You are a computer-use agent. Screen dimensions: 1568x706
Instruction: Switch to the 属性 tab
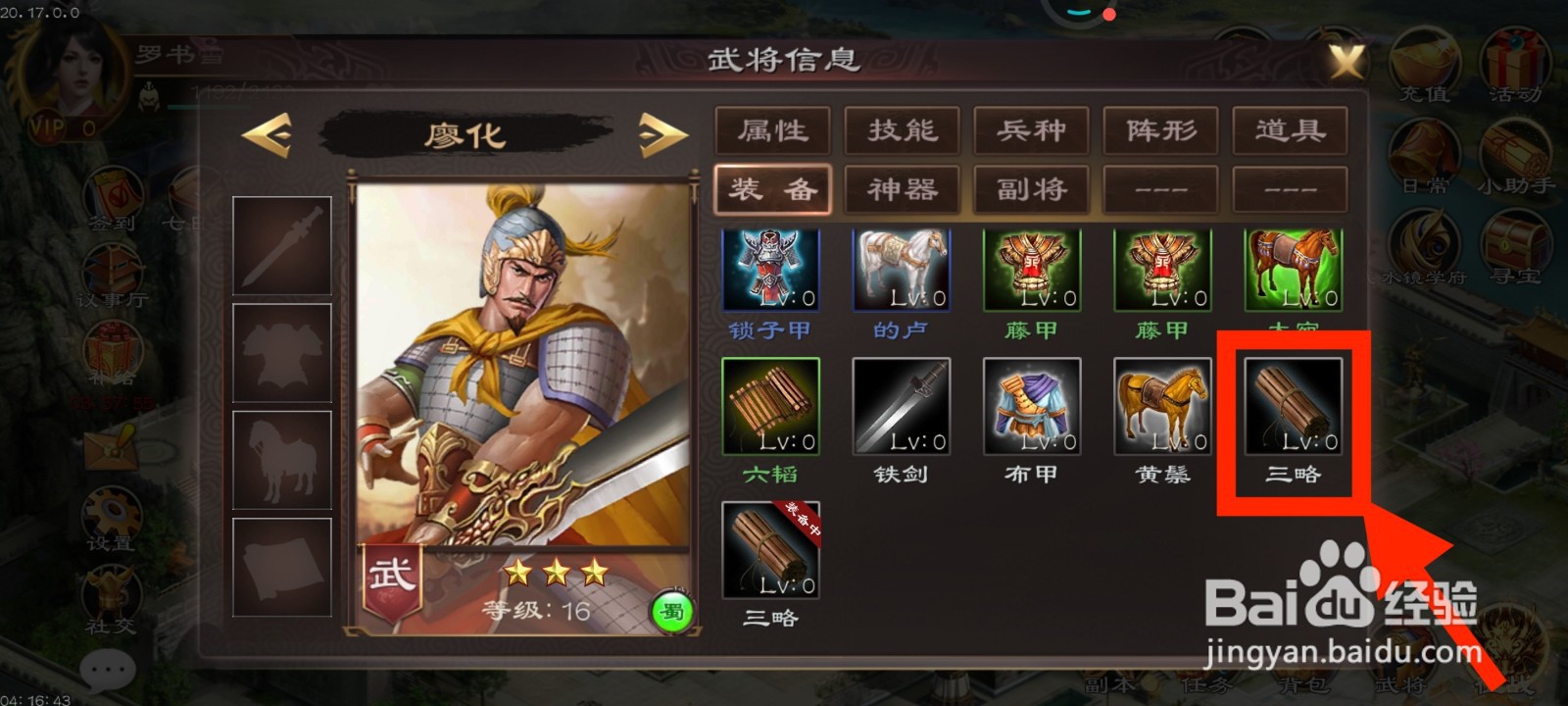[774, 130]
